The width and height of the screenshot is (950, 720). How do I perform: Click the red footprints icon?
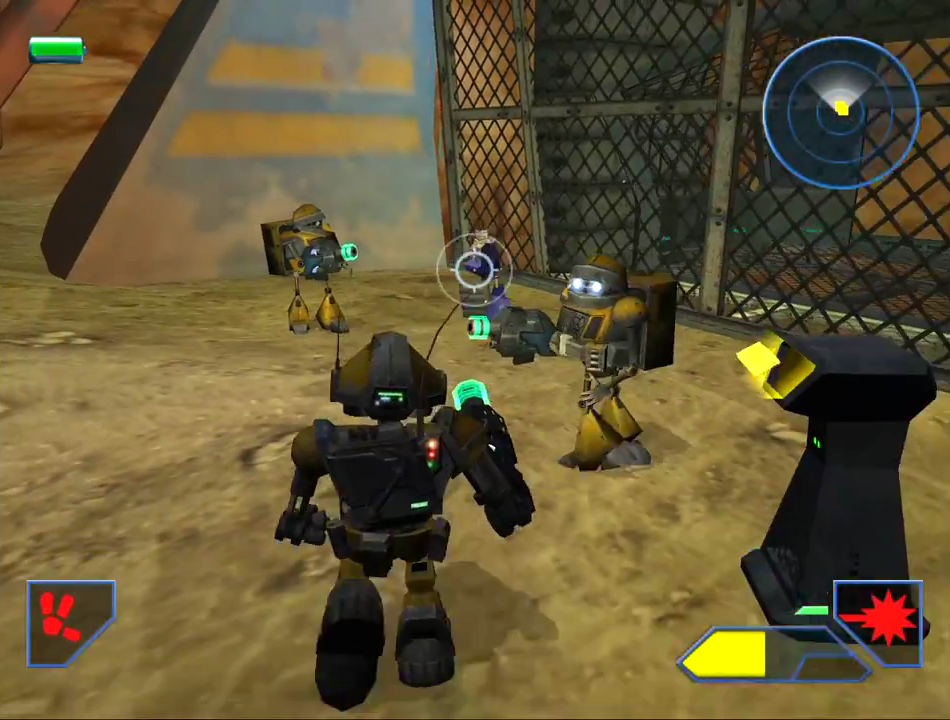coord(65,620)
